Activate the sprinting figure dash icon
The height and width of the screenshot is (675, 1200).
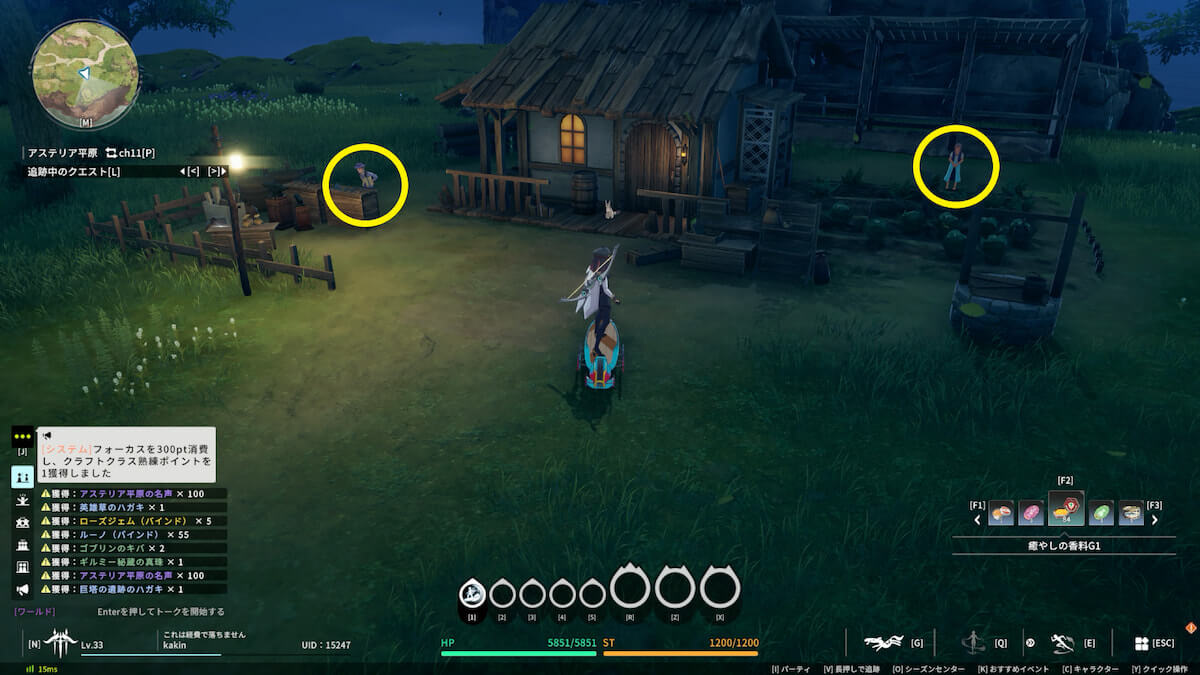(x=1063, y=643)
